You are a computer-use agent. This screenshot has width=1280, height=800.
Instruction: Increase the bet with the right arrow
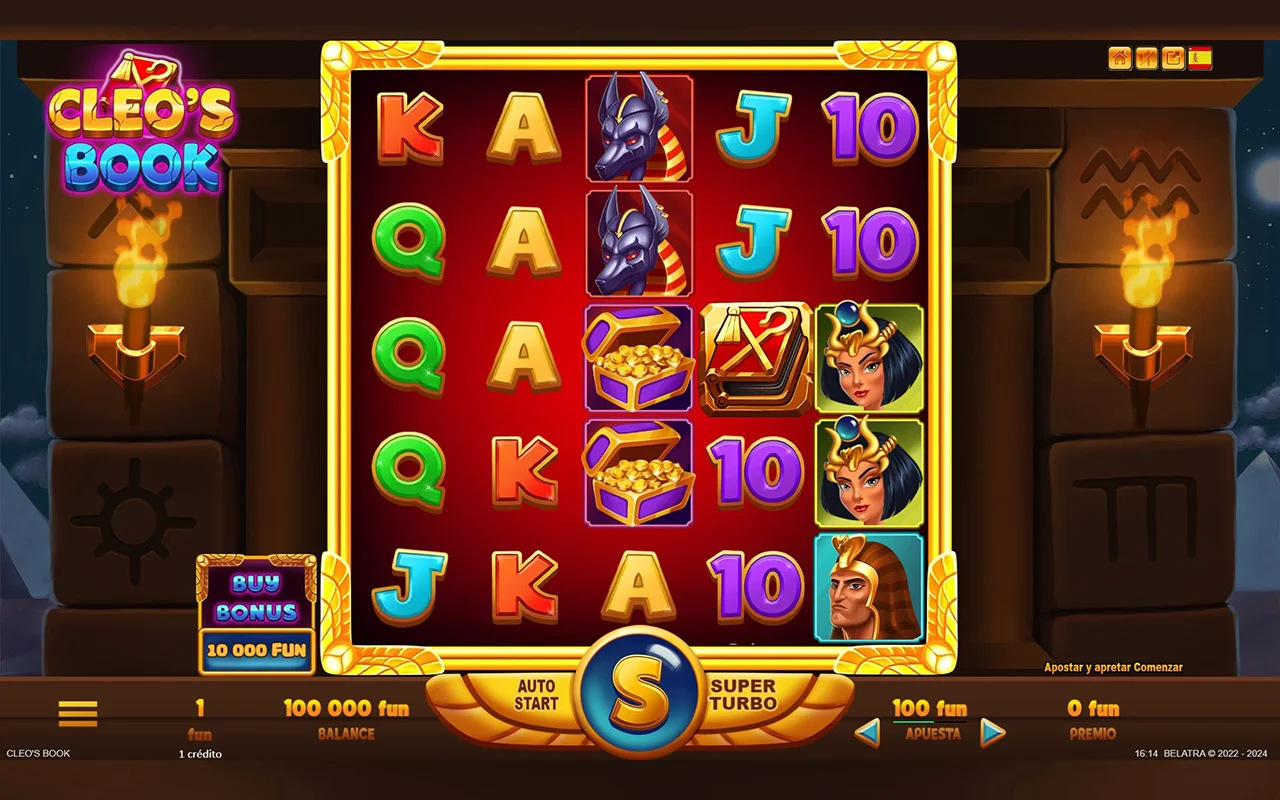pos(992,733)
